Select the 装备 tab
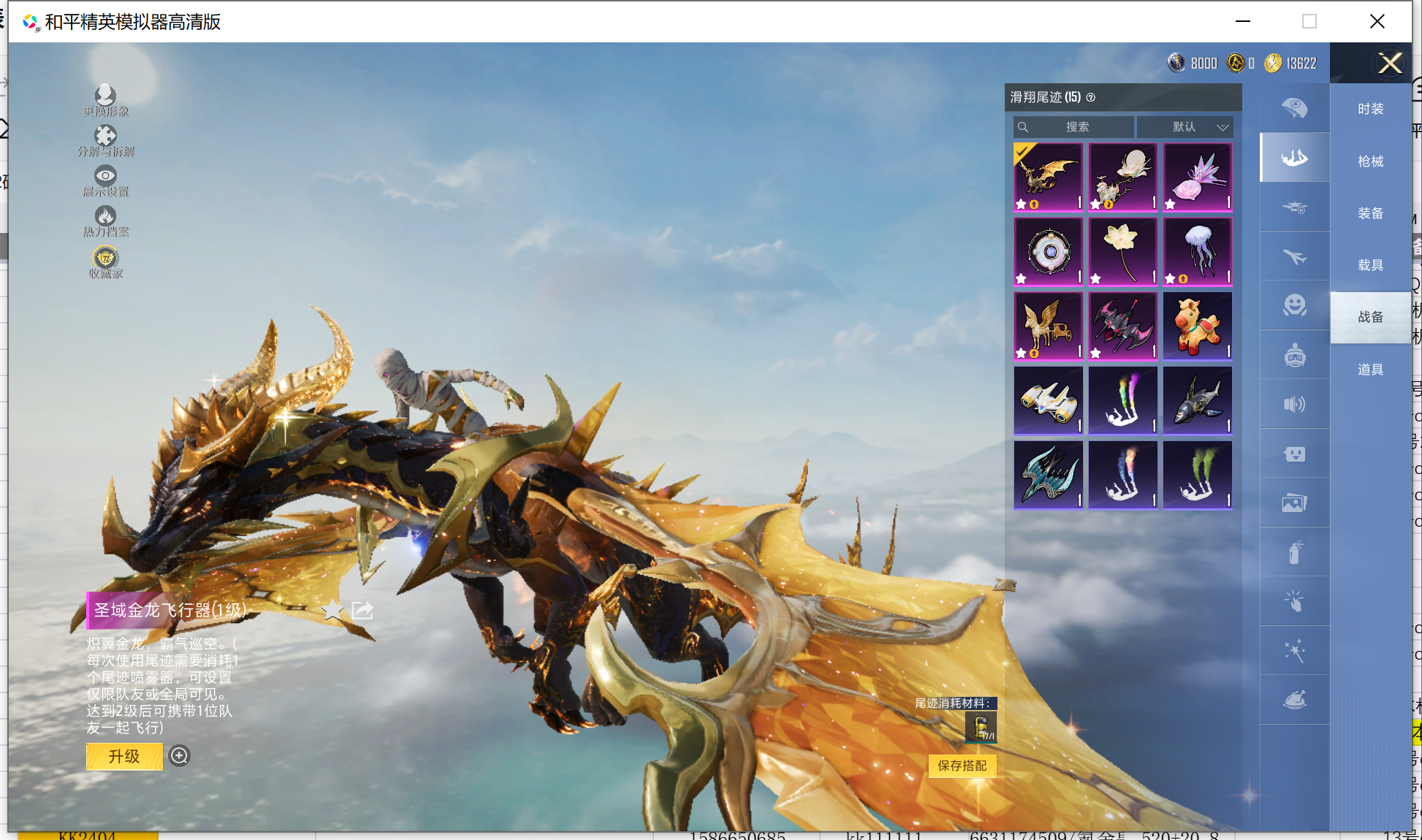The width and height of the screenshot is (1422, 840). coord(1370,213)
